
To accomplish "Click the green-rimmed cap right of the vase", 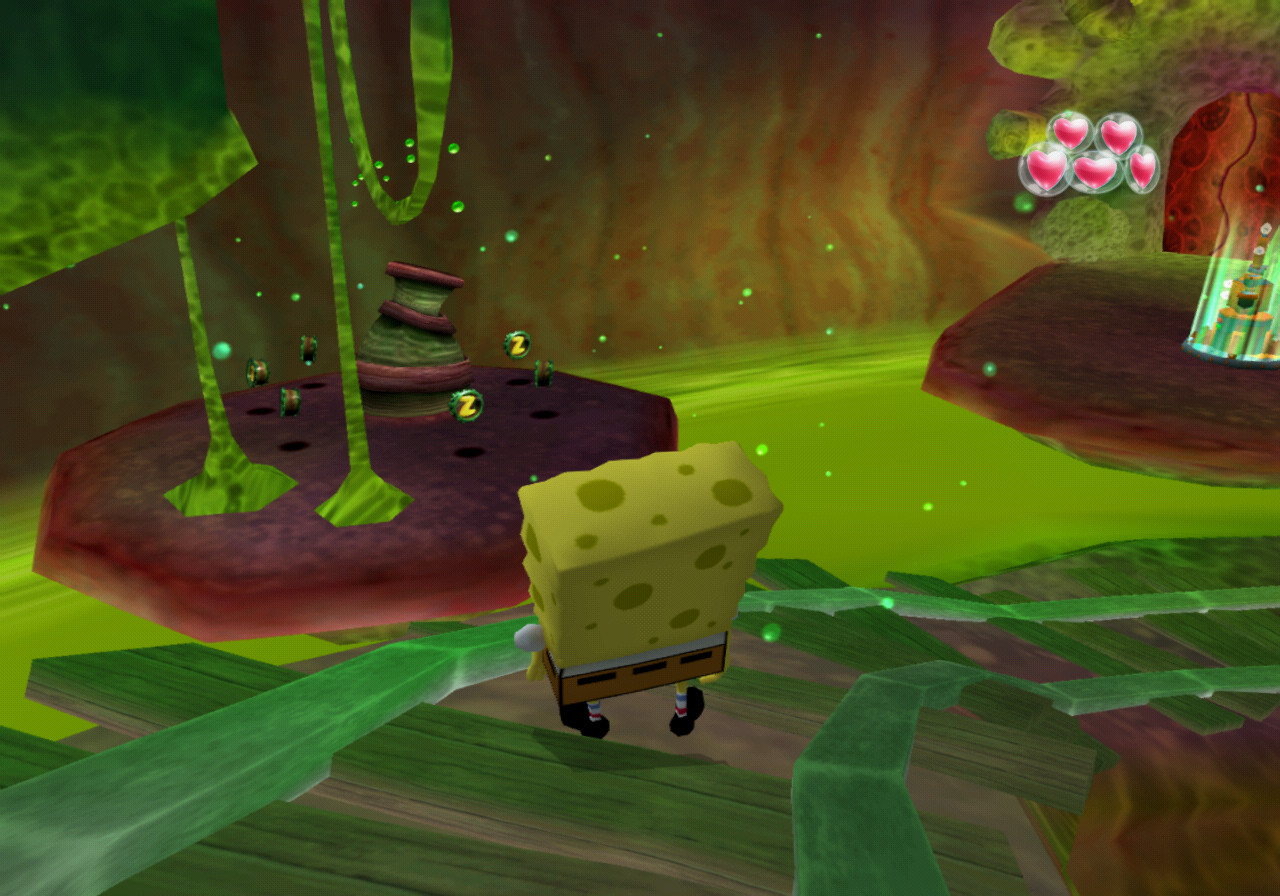I will pos(544,372).
